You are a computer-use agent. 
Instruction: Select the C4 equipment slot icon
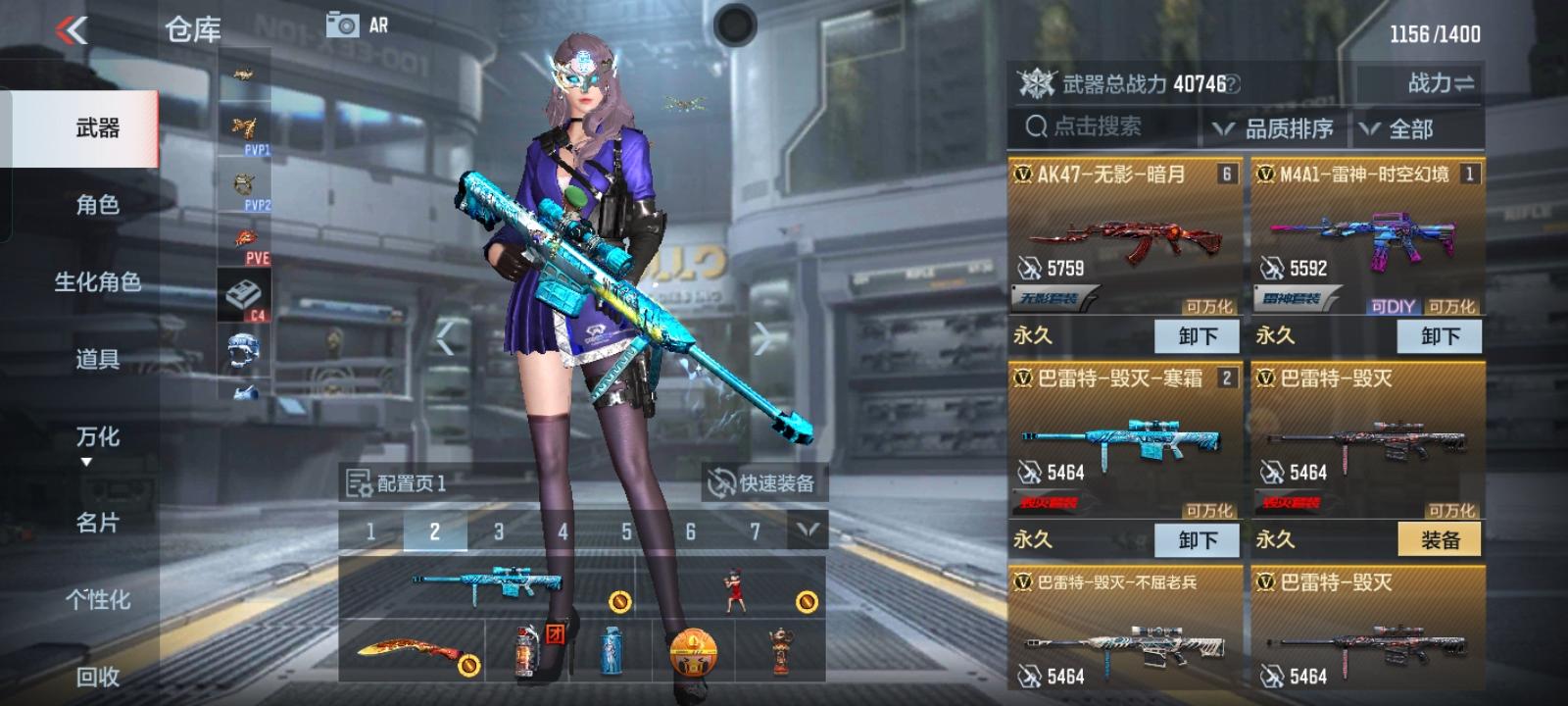(x=244, y=294)
